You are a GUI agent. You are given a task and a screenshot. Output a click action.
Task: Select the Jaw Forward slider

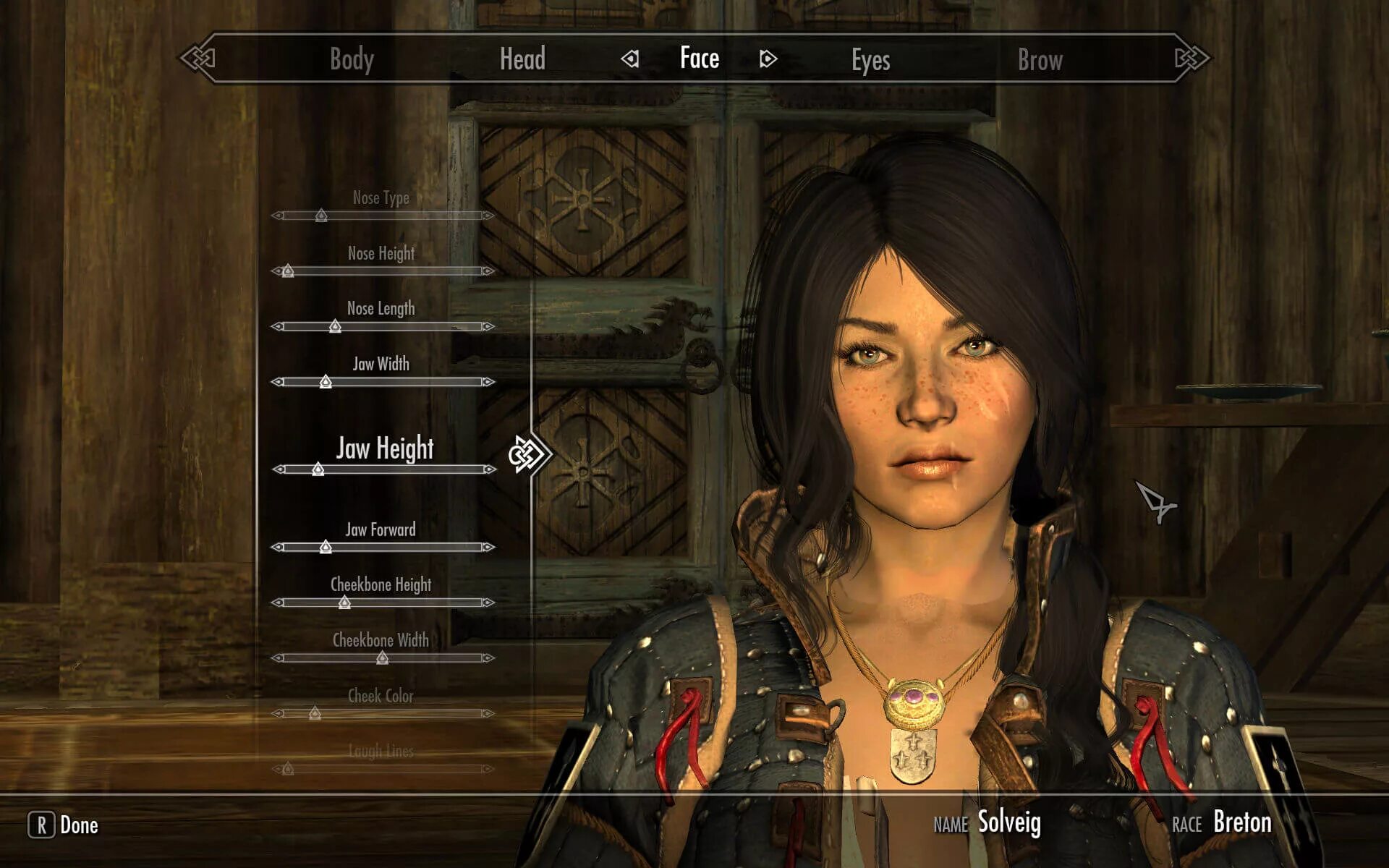383,548
